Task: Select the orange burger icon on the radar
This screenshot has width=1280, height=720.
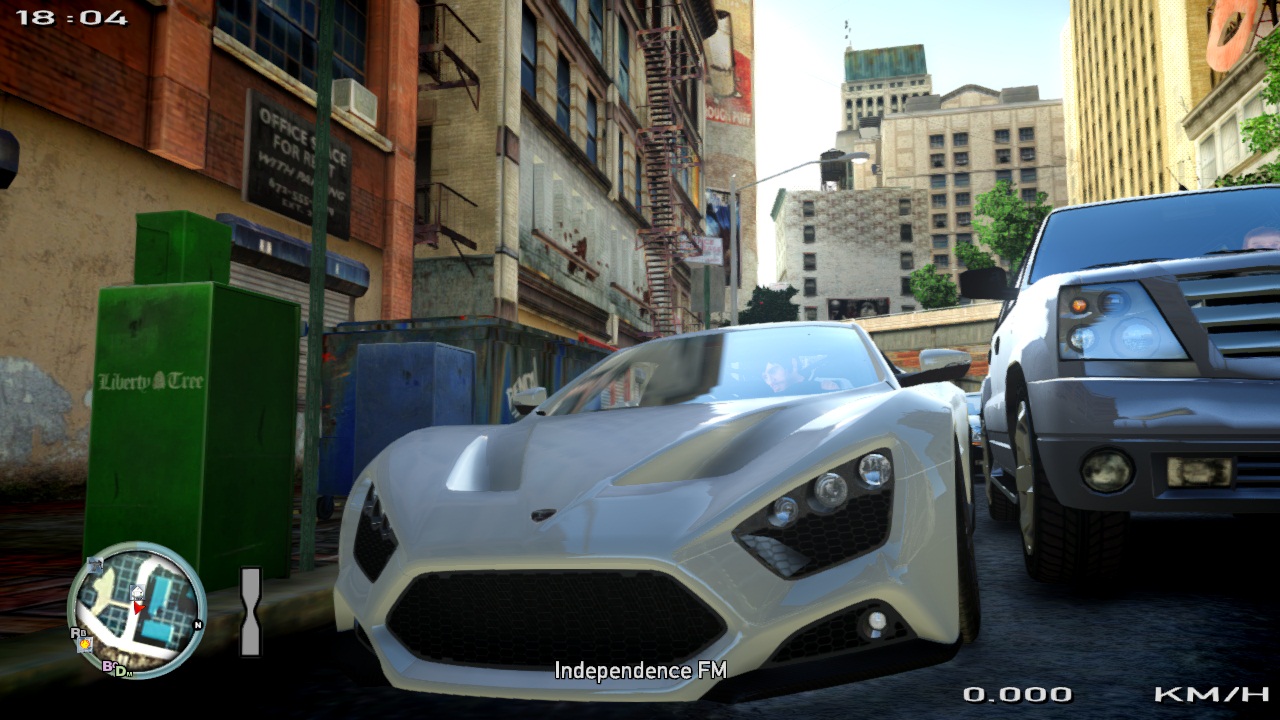Action: tap(86, 643)
